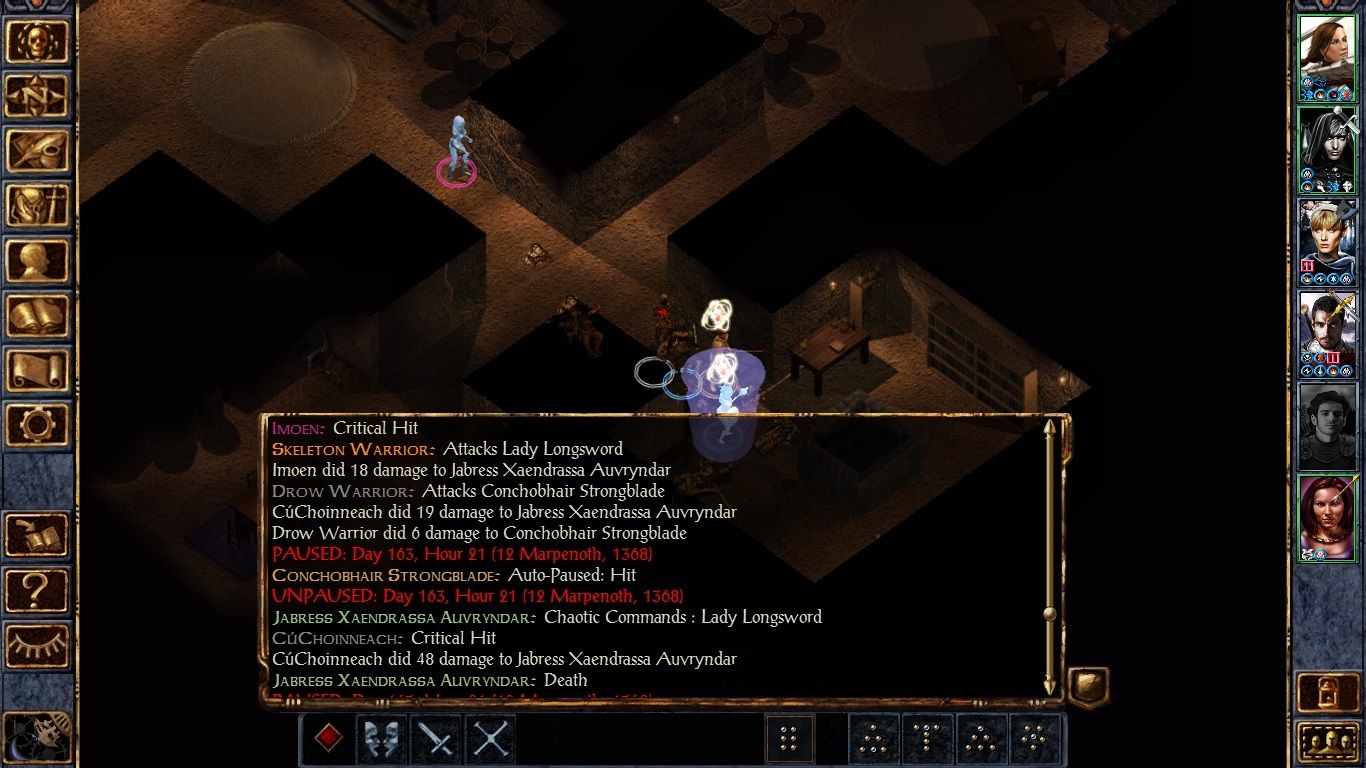Choose the single sword attack action
Screen dimensions: 1366x768
point(436,739)
